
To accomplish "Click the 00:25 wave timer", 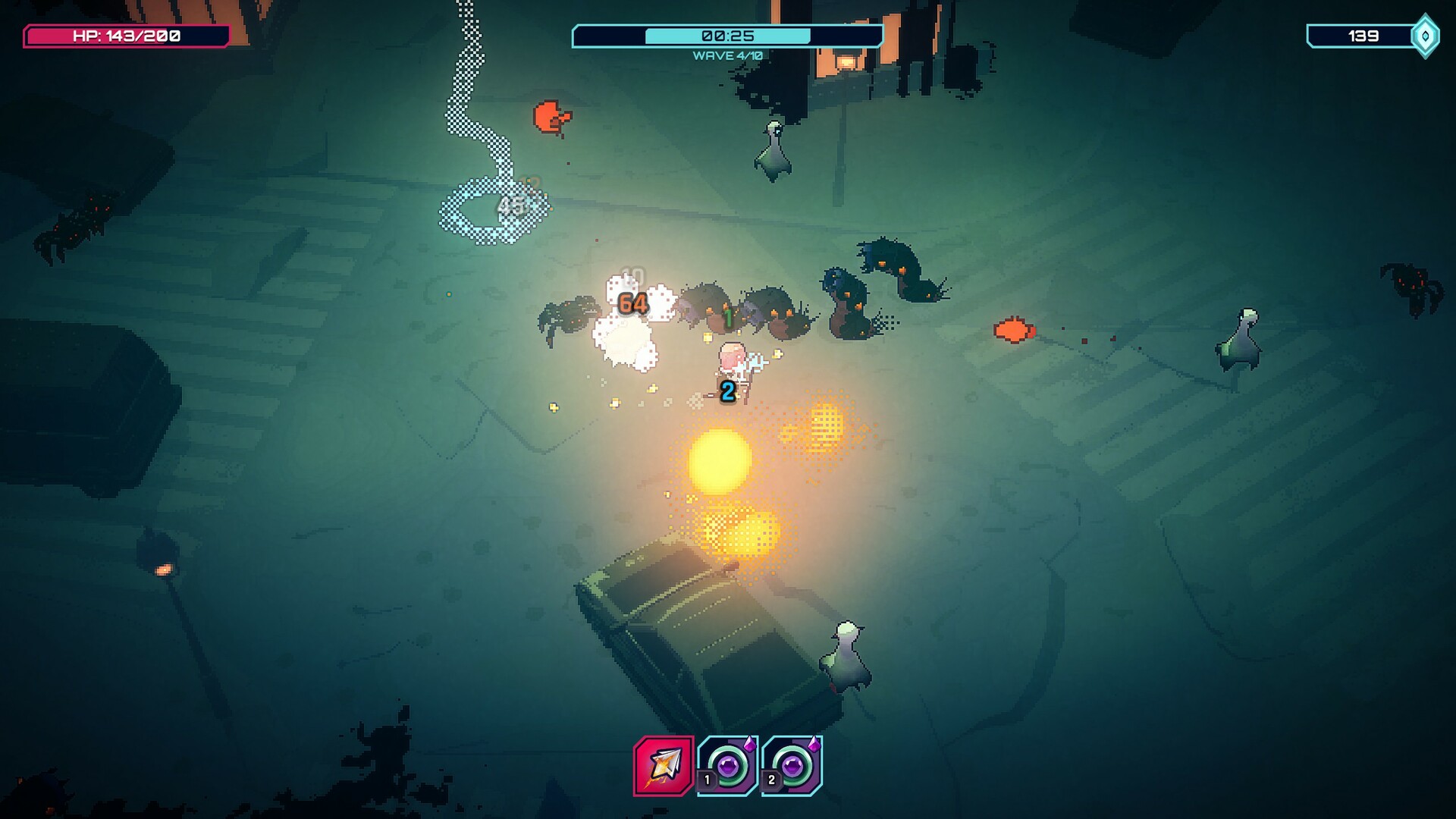I will click(x=726, y=33).
